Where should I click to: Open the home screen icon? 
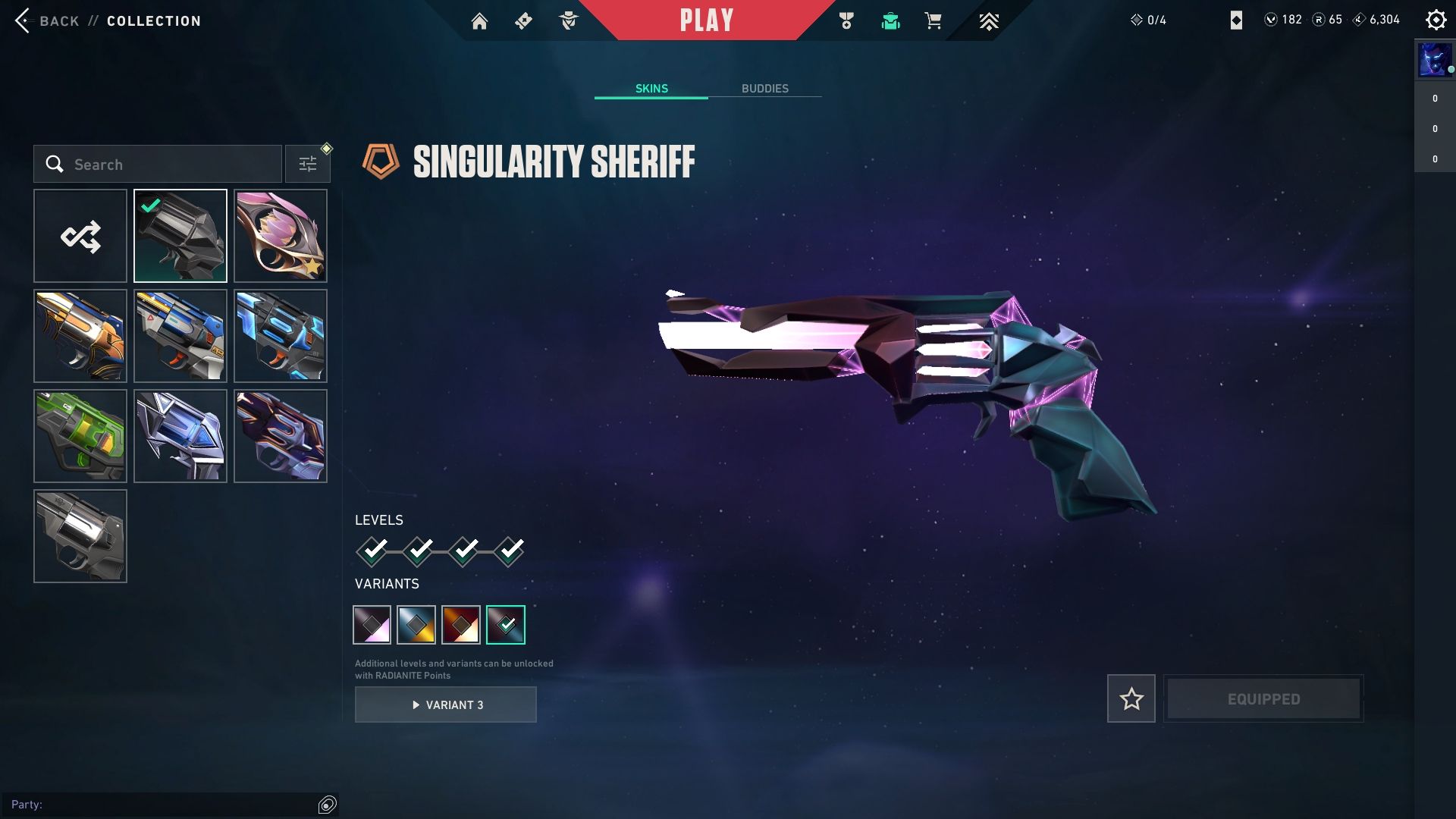479,21
